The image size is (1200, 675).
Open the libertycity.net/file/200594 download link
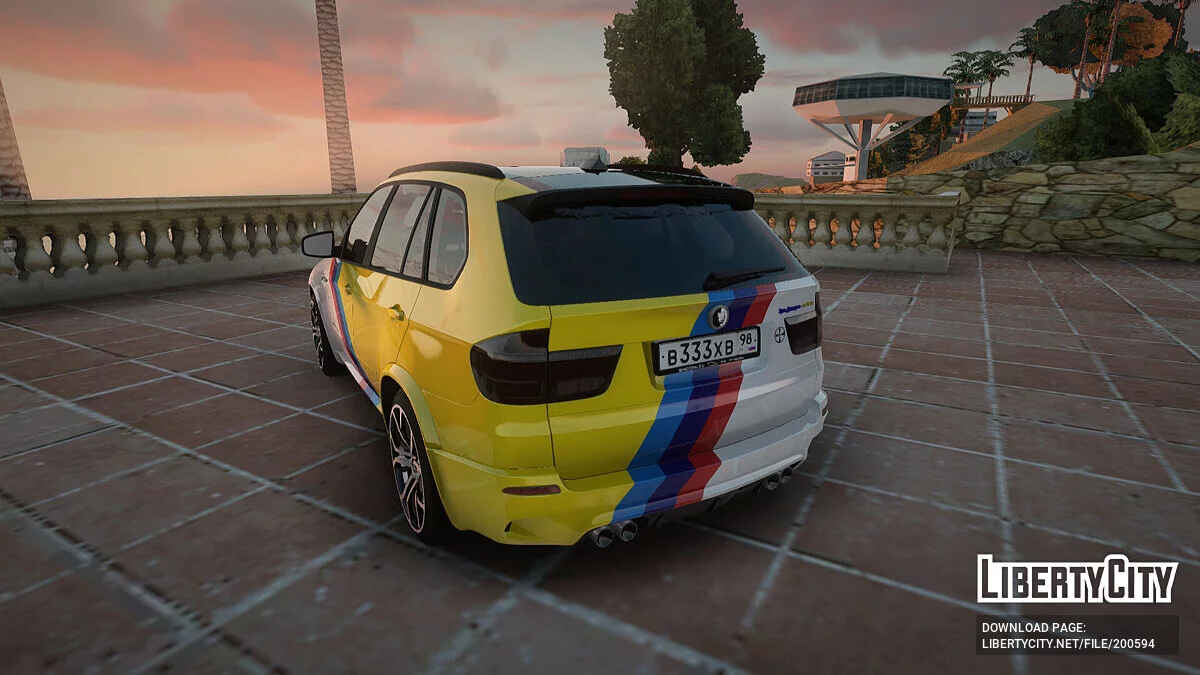(x=1068, y=643)
